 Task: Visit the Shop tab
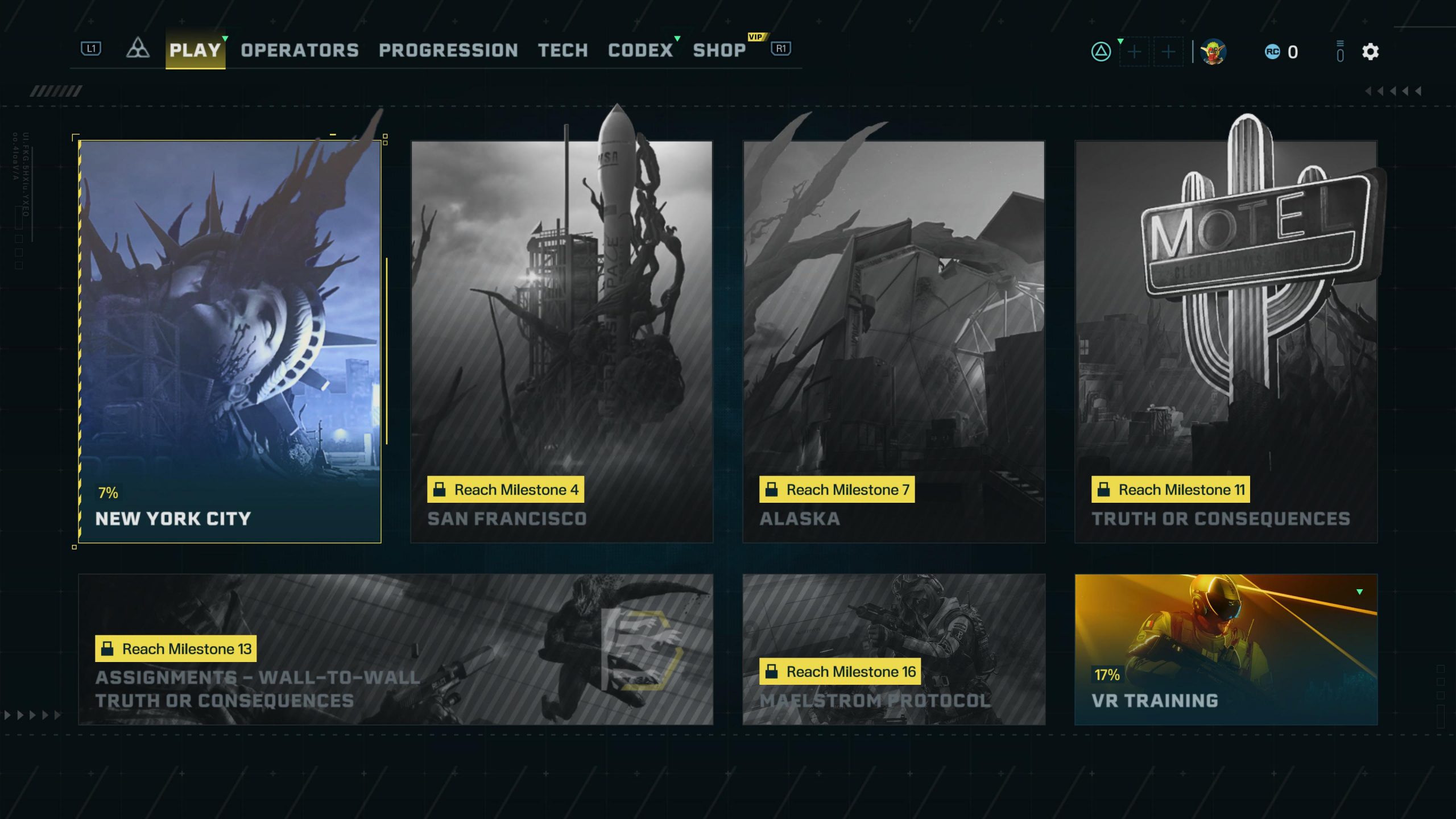point(719,50)
